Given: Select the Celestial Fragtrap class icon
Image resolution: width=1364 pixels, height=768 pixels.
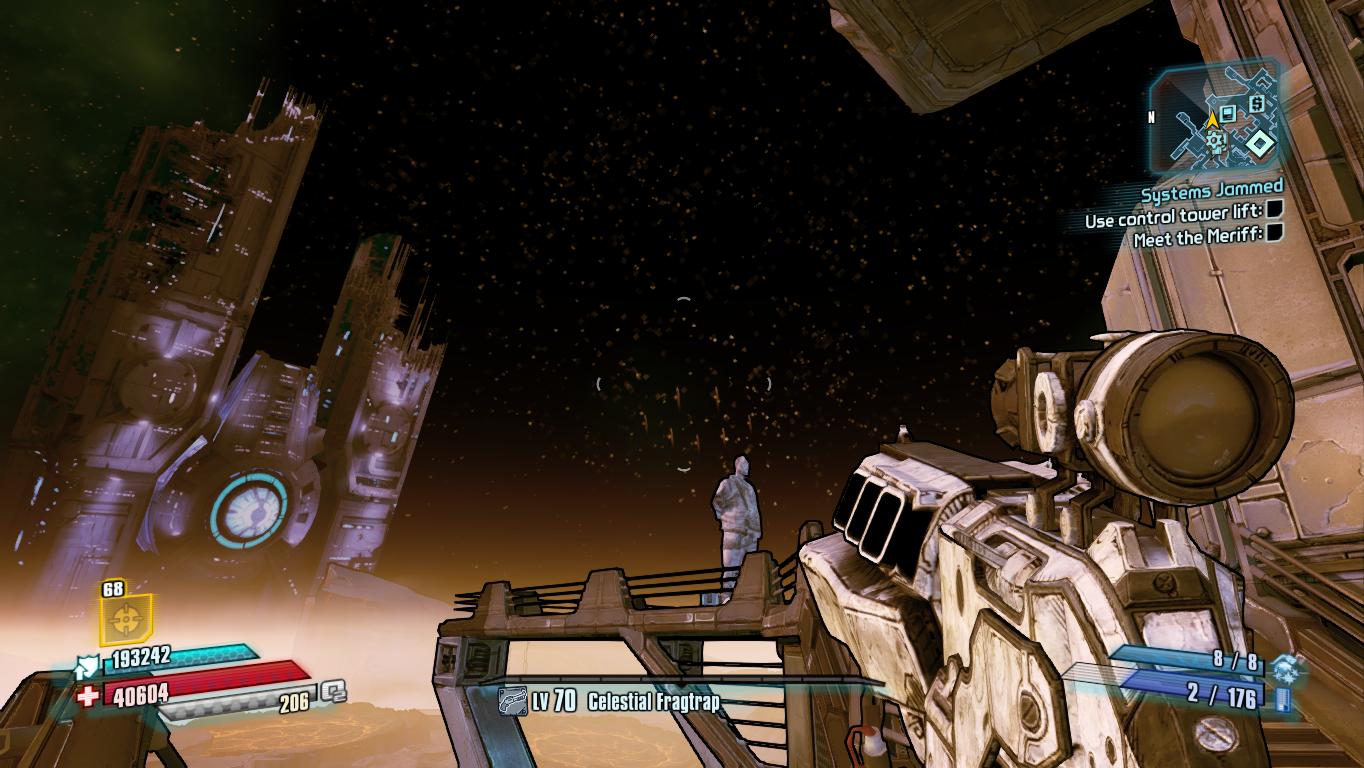Looking at the screenshot, I should (x=513, y=701).
